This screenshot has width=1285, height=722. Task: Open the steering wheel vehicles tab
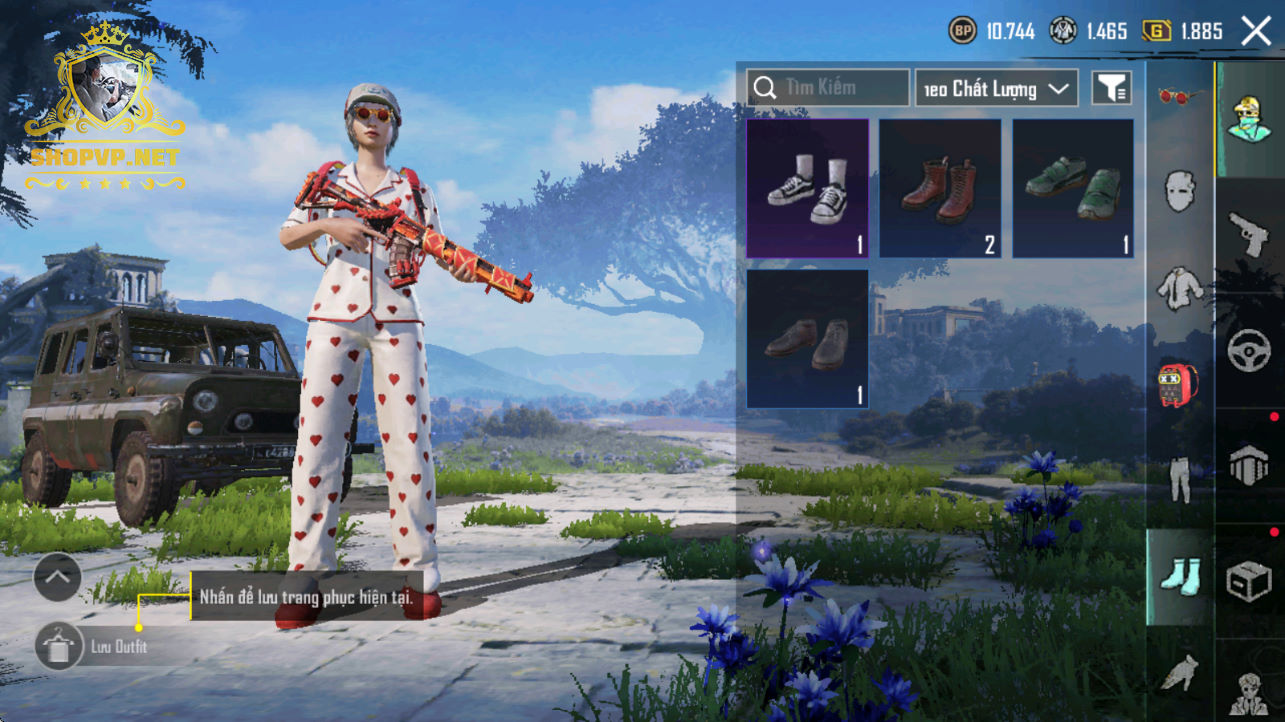pos(1249,350)
